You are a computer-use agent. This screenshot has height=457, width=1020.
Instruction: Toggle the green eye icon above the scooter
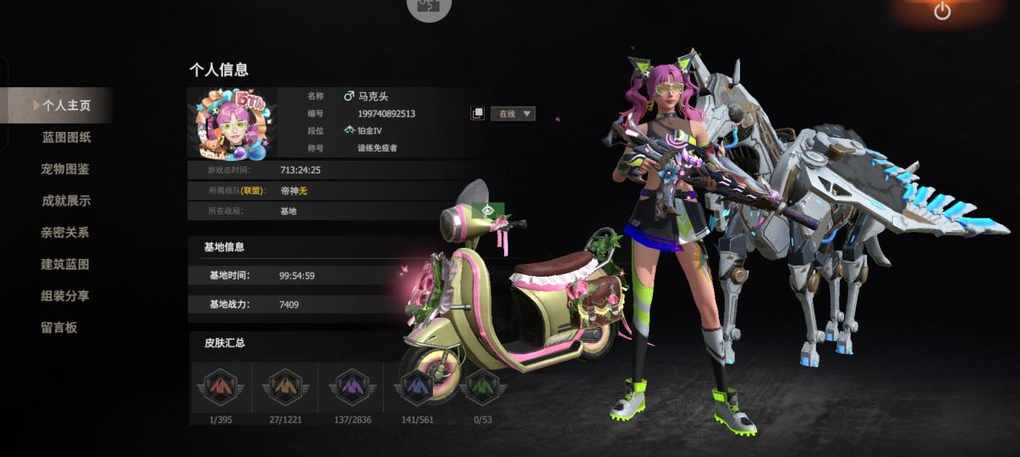coord(489,211)
